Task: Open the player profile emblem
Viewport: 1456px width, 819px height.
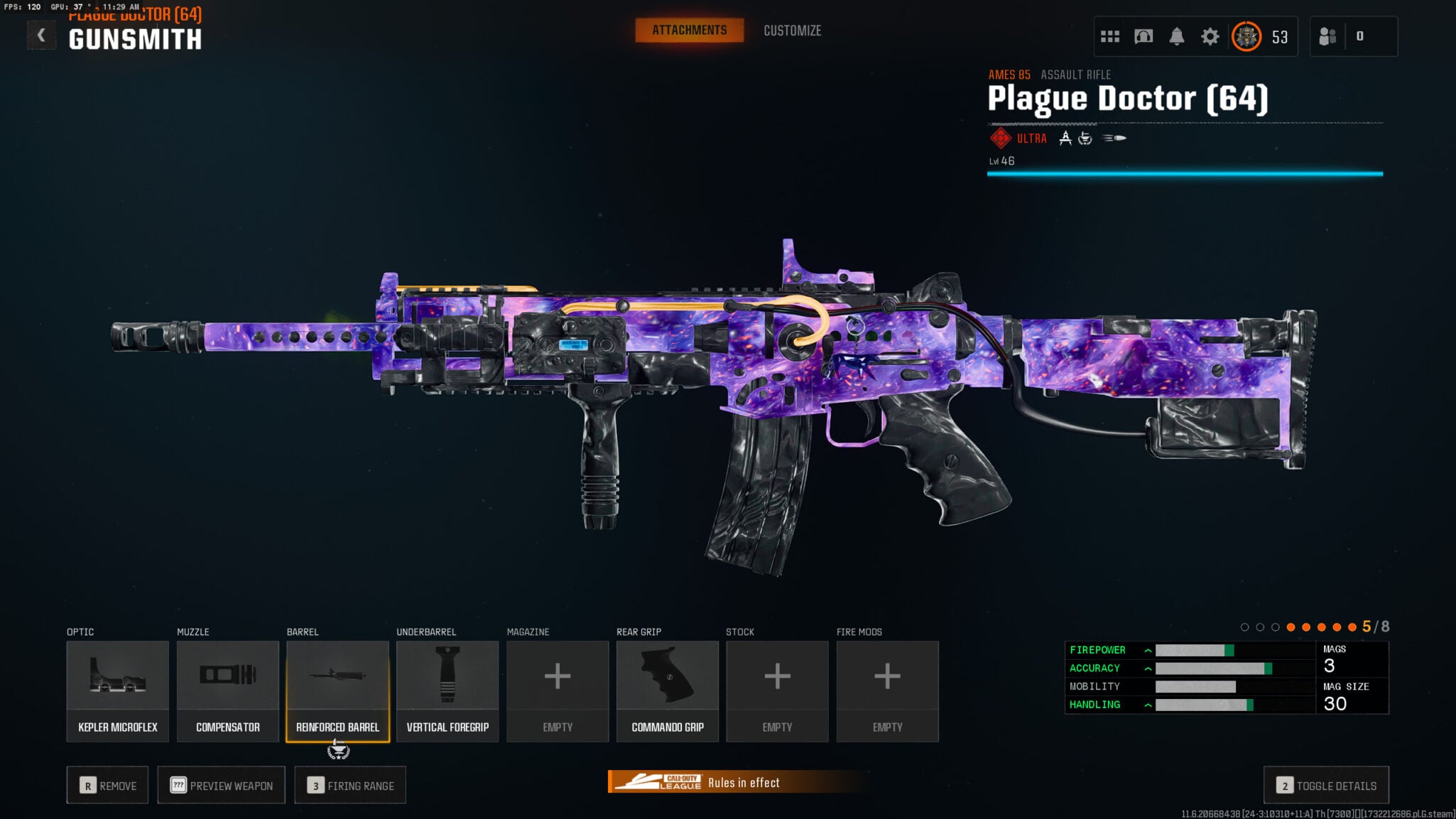Action: 1246,36
